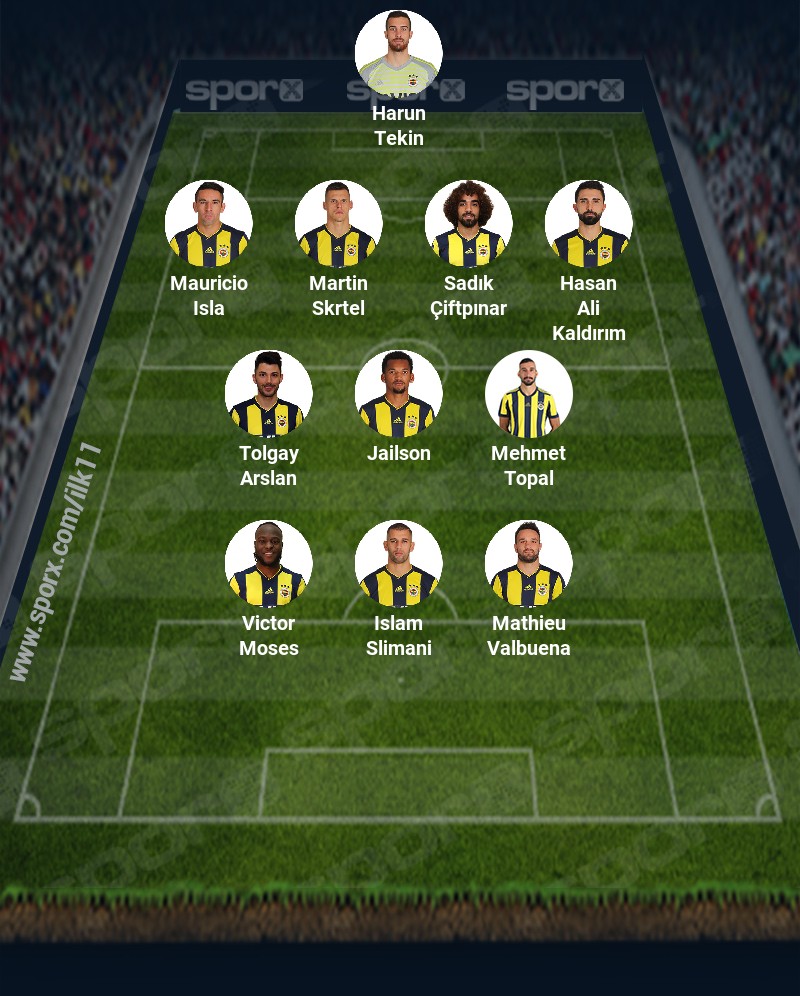Click Mehmet Topal's player portrait
The height and width of the screenshot is (996, 800).
click(528, 394)
